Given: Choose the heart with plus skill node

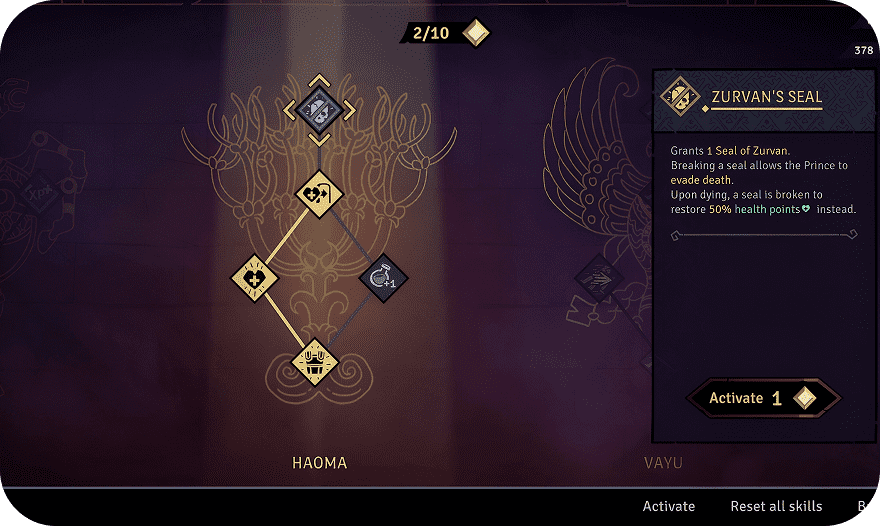Looking at the screenshot, I should pyautogui.click(x=254, y=277).
